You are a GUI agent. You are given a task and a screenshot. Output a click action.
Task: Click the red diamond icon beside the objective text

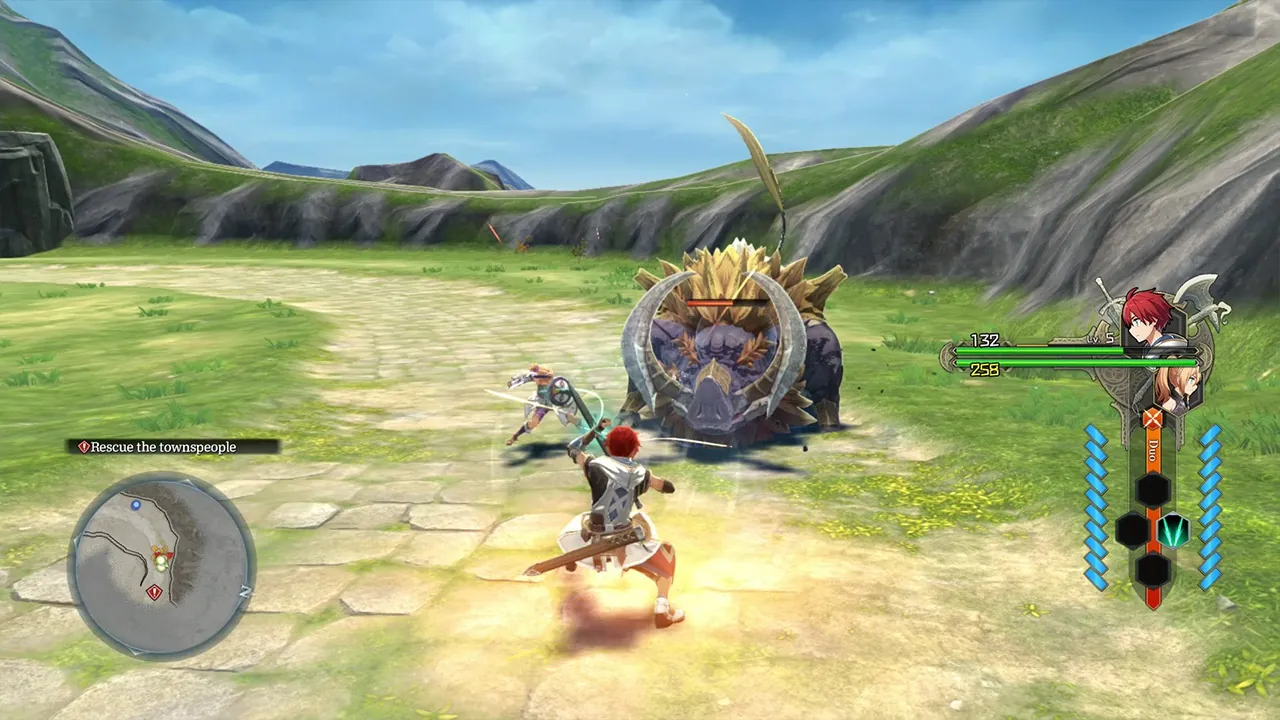tap(84, 446)
